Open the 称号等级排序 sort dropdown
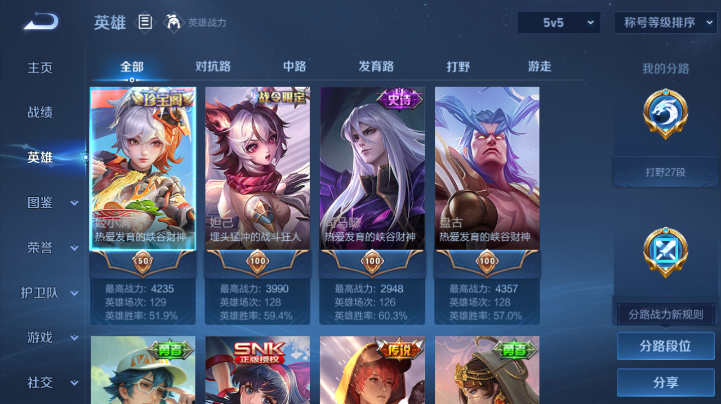This screenshot has width=721, height=404. pyautogui.click(x=666, y=22)
